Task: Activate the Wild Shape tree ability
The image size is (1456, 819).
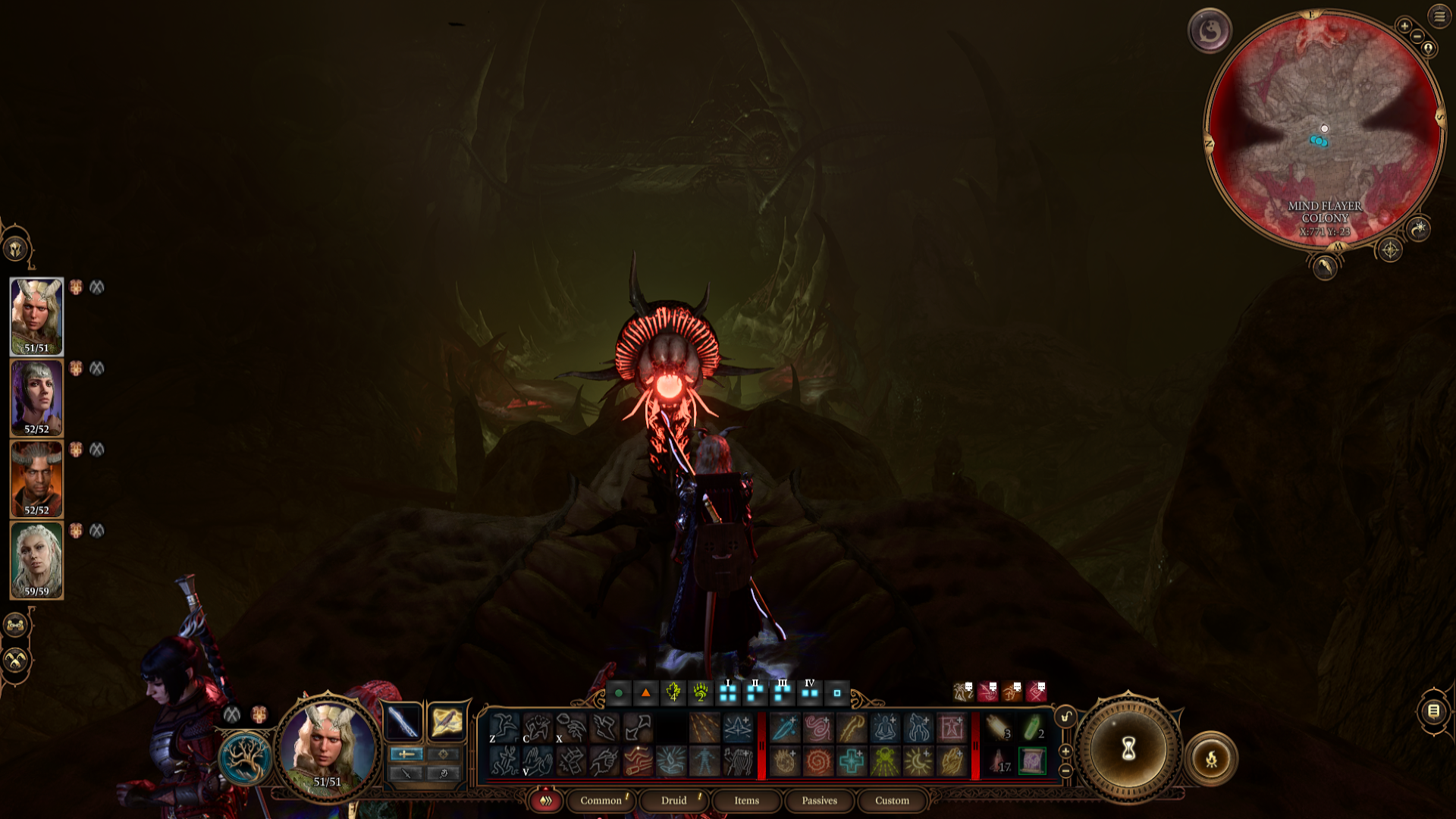Action: point(245,758)
